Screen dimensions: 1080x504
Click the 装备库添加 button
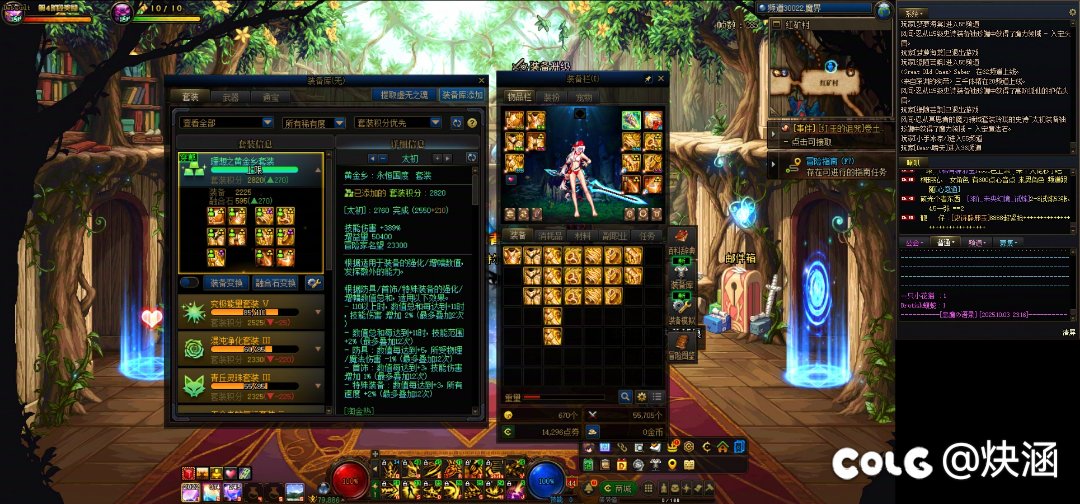[x=460, y=95]
